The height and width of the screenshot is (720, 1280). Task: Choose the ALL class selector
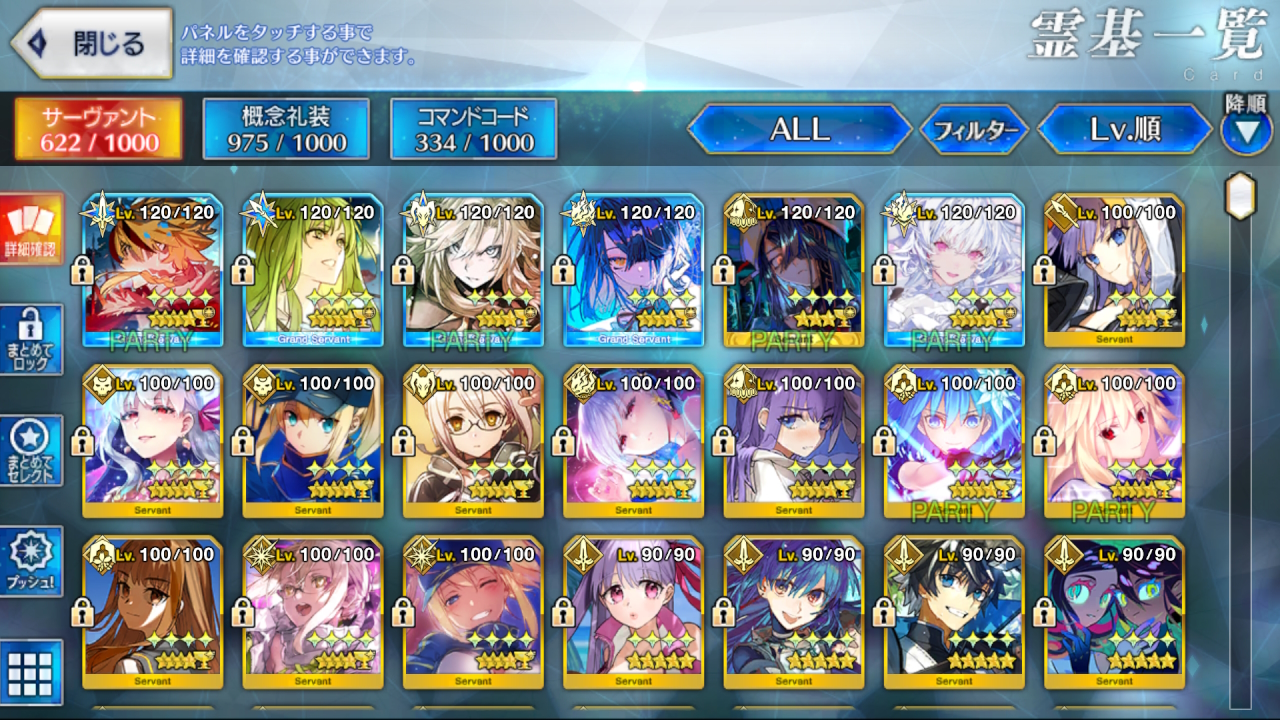pyautogui.click(x=799, y=129)
